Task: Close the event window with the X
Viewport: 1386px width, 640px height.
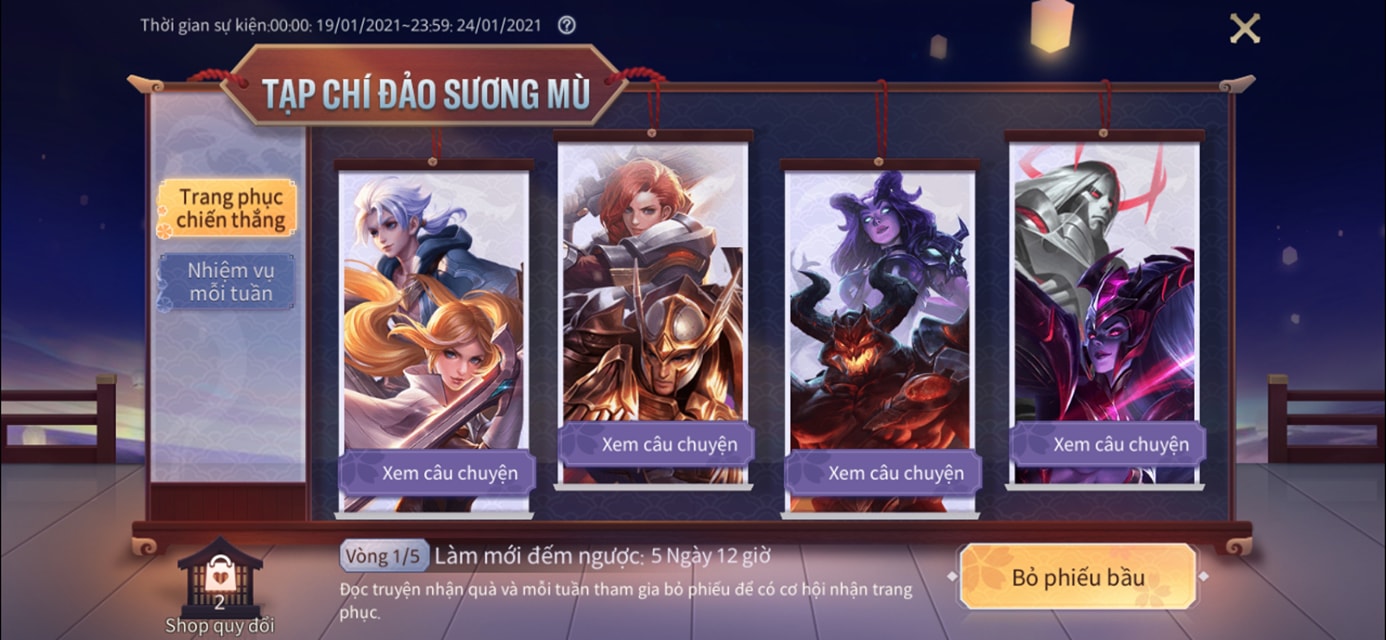Action: pyautogui.click(x=1244, y=28)
